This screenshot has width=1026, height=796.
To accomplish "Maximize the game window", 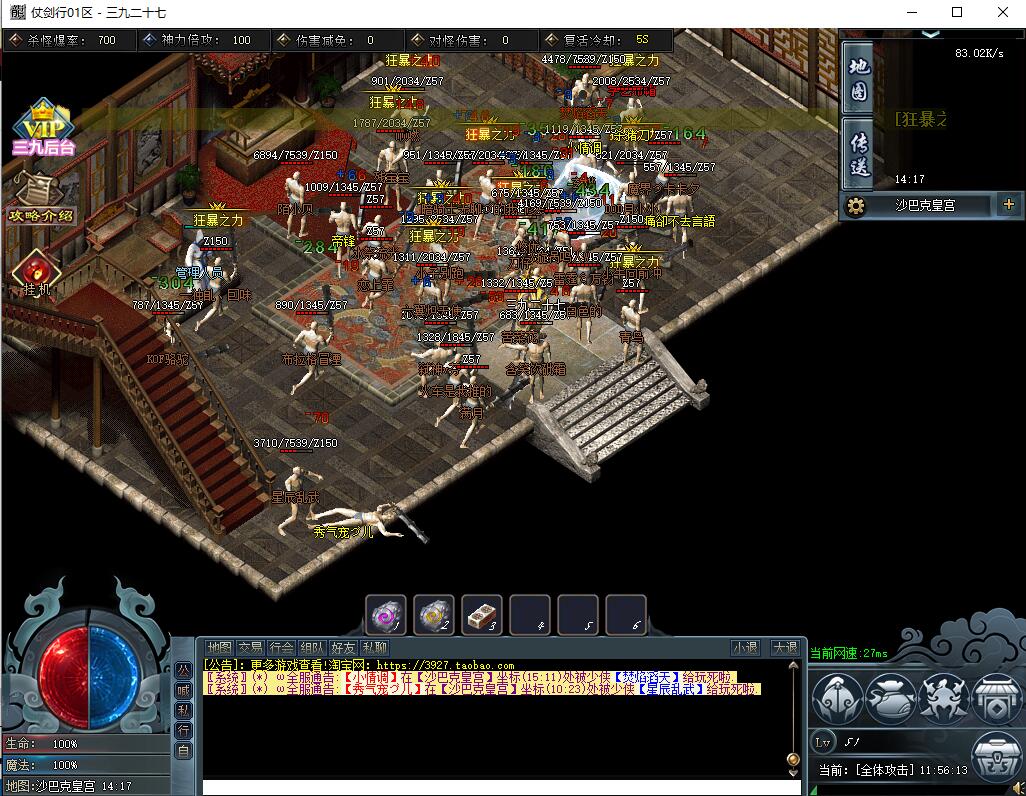I will click(x=957, y=12).
